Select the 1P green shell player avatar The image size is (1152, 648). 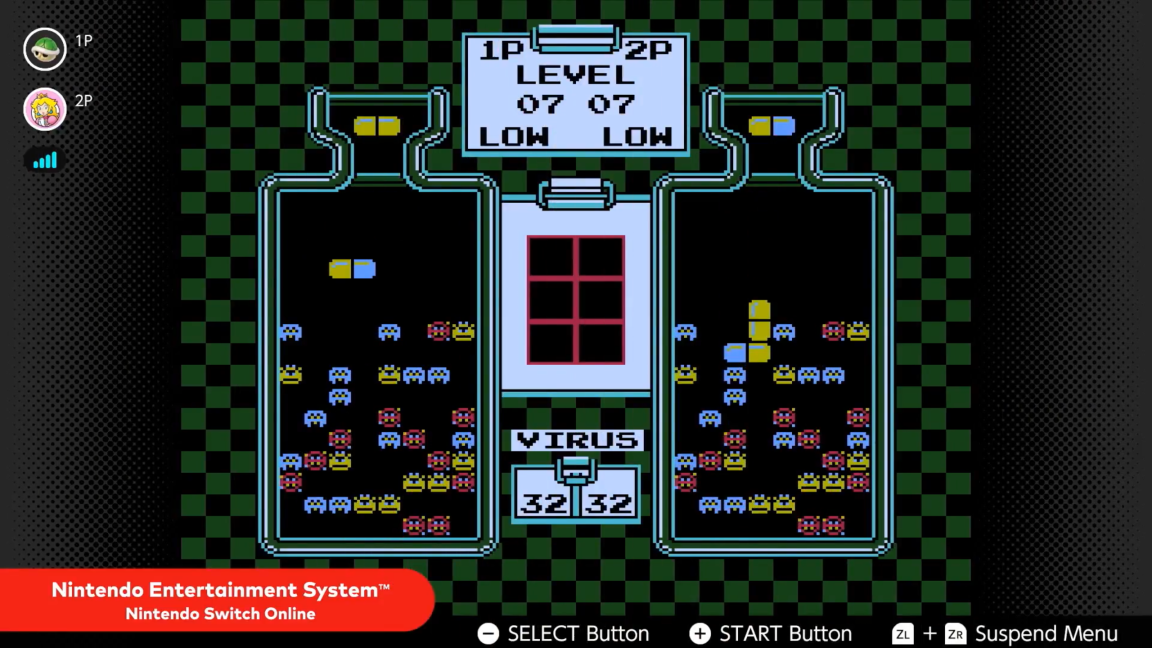click(45, 49)
